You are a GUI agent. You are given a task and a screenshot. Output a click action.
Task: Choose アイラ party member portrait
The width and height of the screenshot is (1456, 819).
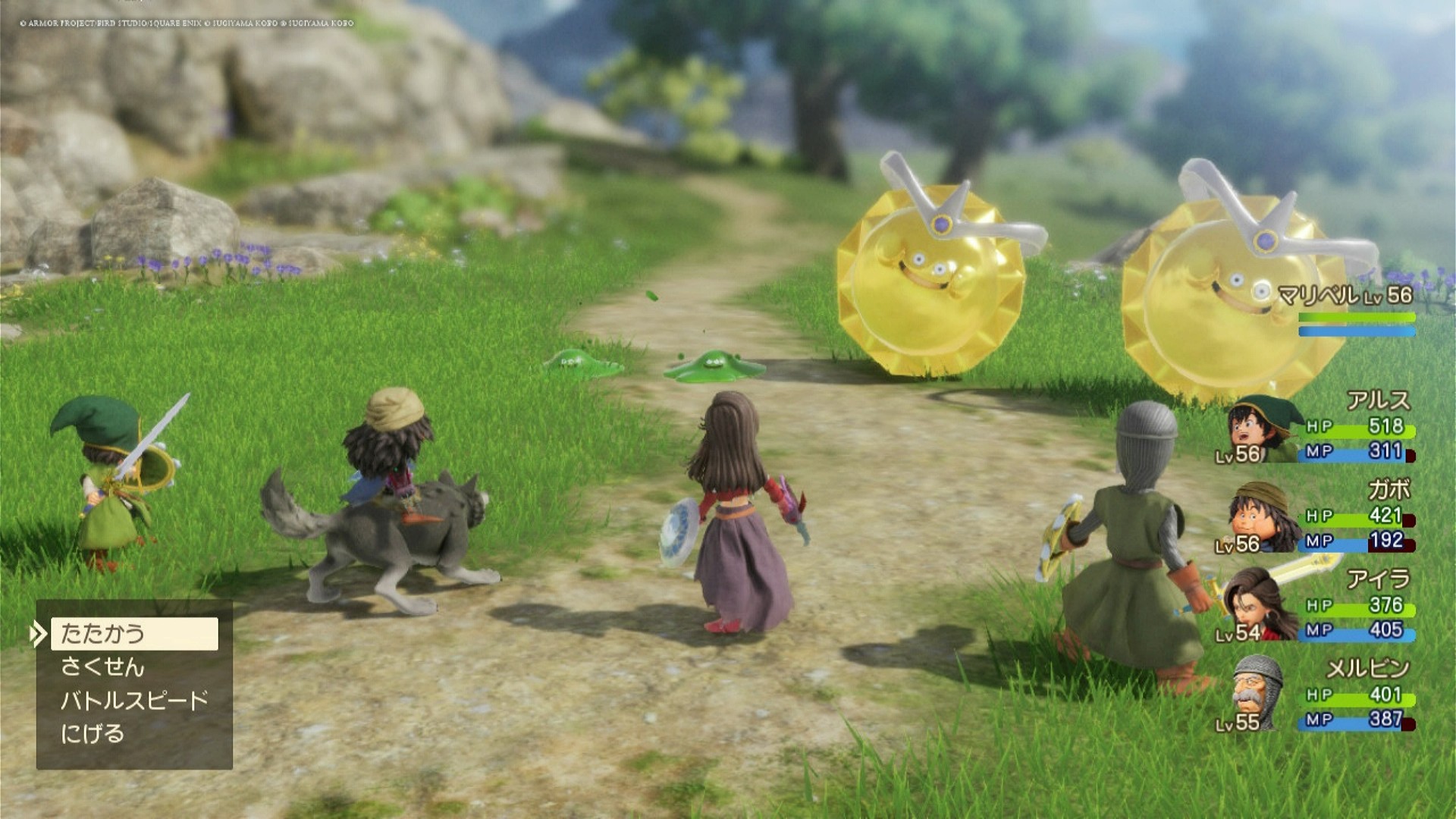(x=1255, y=607)
